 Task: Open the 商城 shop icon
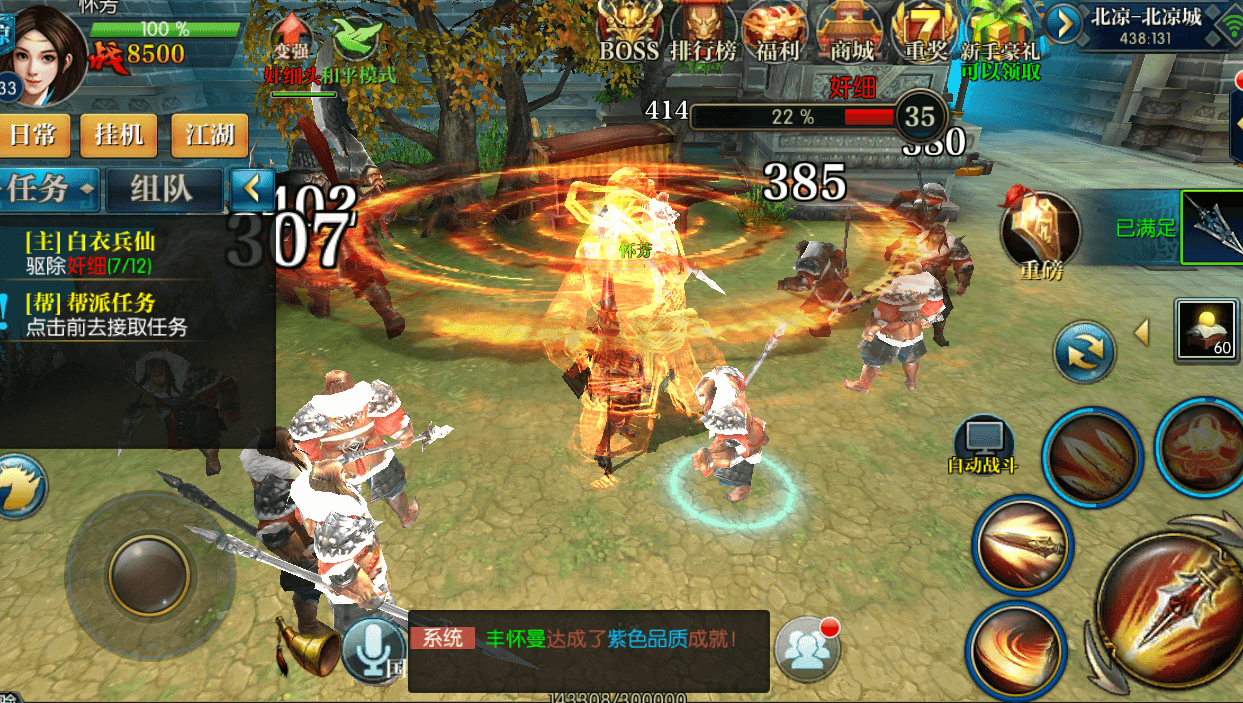[850, 30]
